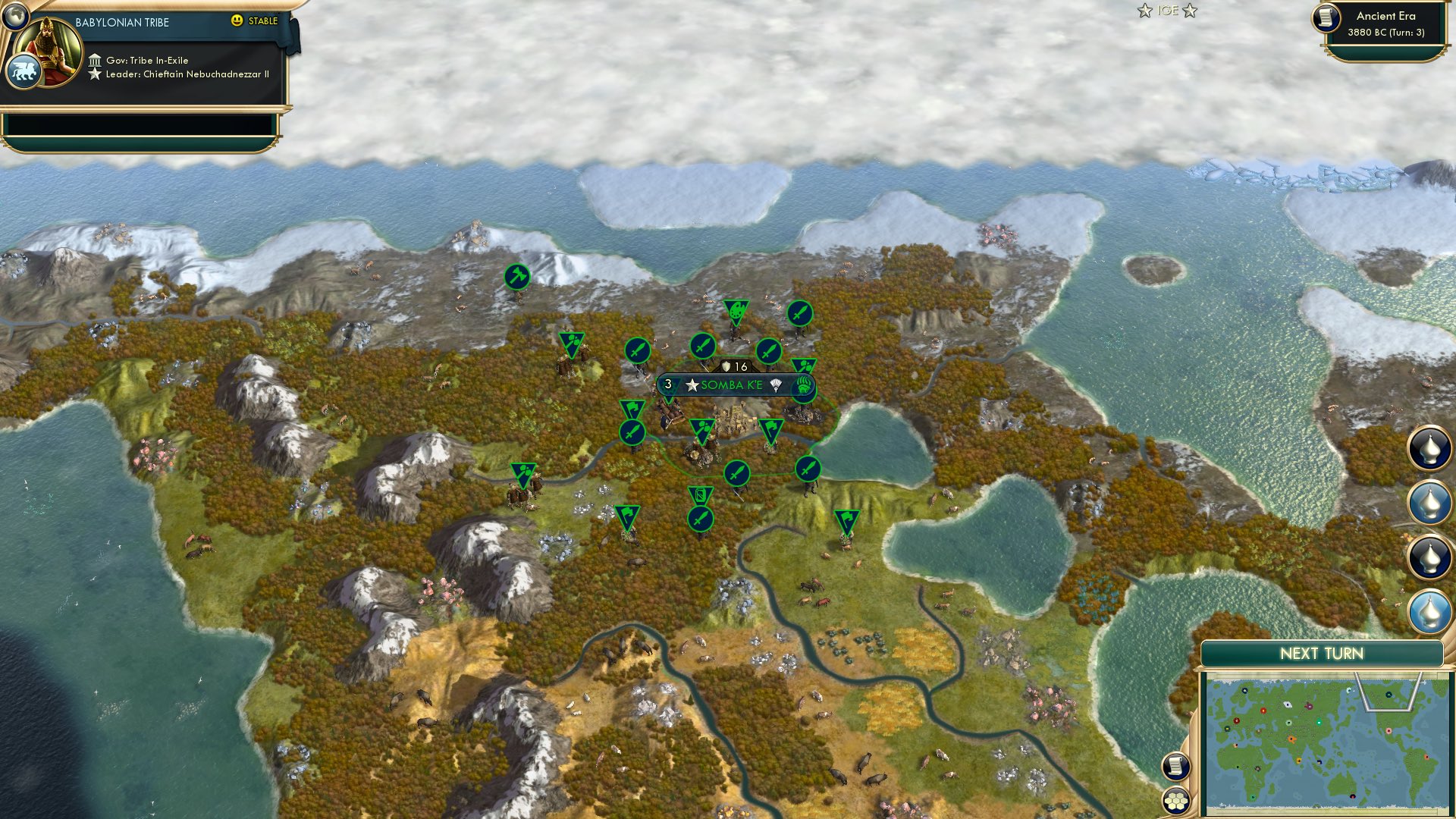Open Somba K'e city screen via its name banner
The width and height of the screenshot is (1456, 819).
(x=732, y=384)
